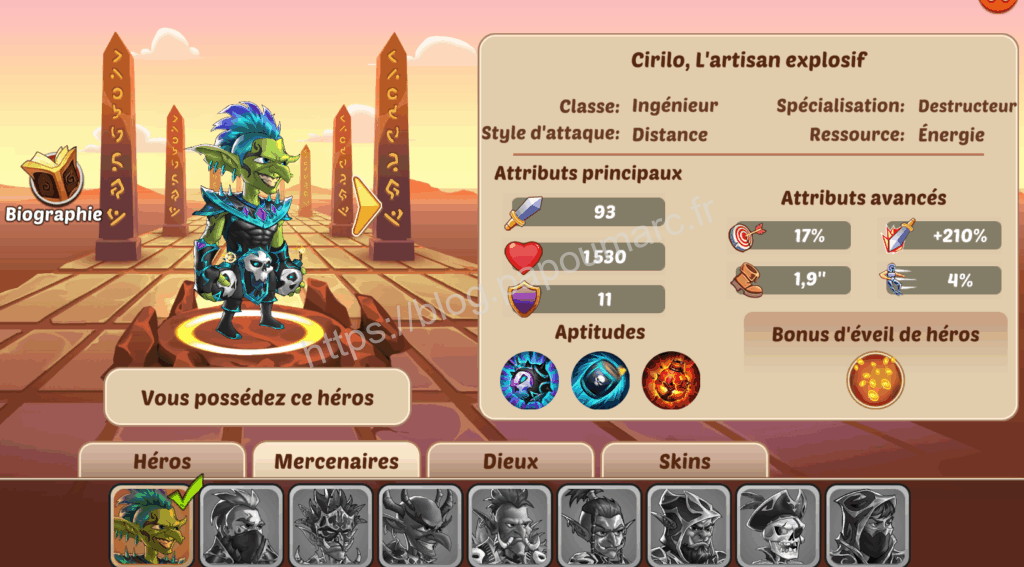View the blue skull rocket canister ability
This screenshot has height=567, width=1024.
click(x=600, y=380)
